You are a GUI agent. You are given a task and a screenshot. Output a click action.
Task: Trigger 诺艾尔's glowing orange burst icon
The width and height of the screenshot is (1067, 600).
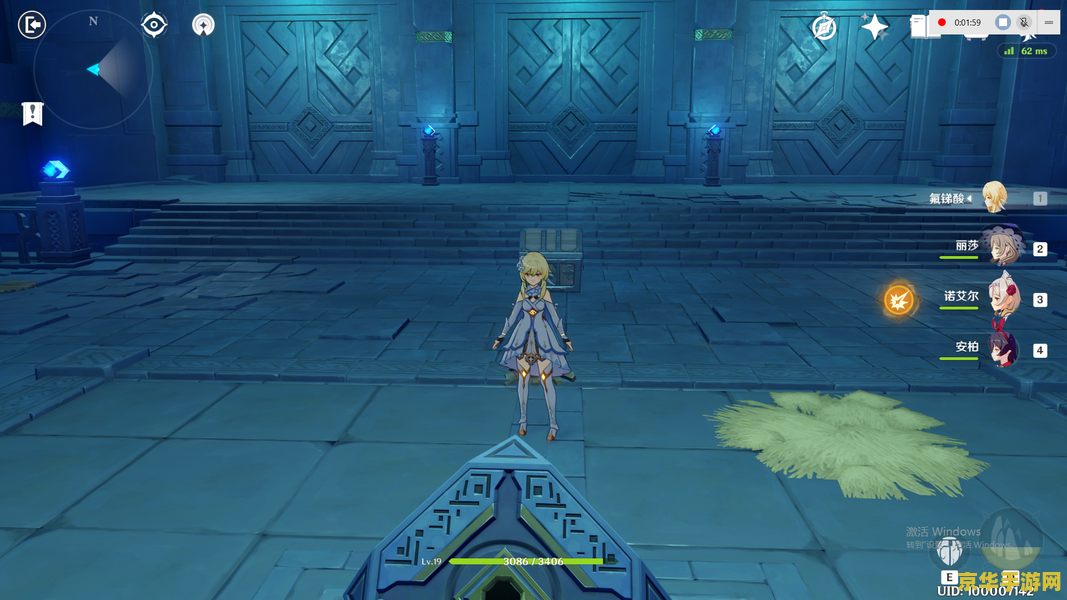(x=899, y=299)
